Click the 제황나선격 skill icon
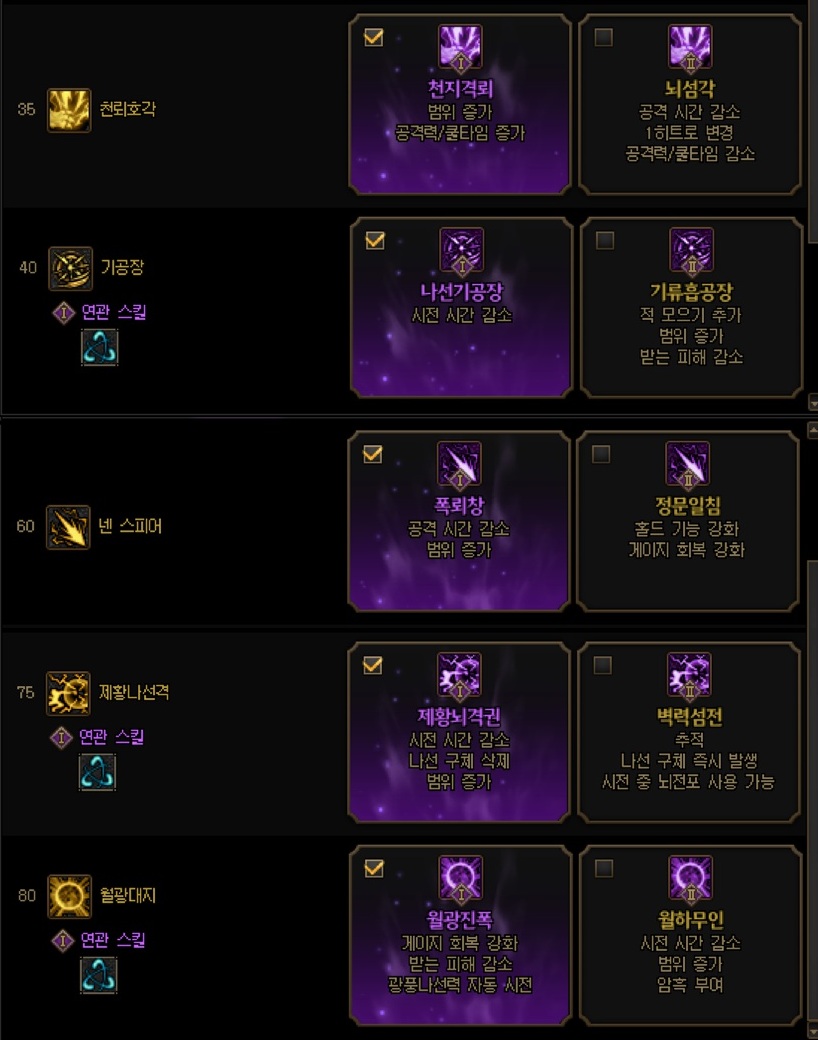The image size is (818, 1040). 69,693
